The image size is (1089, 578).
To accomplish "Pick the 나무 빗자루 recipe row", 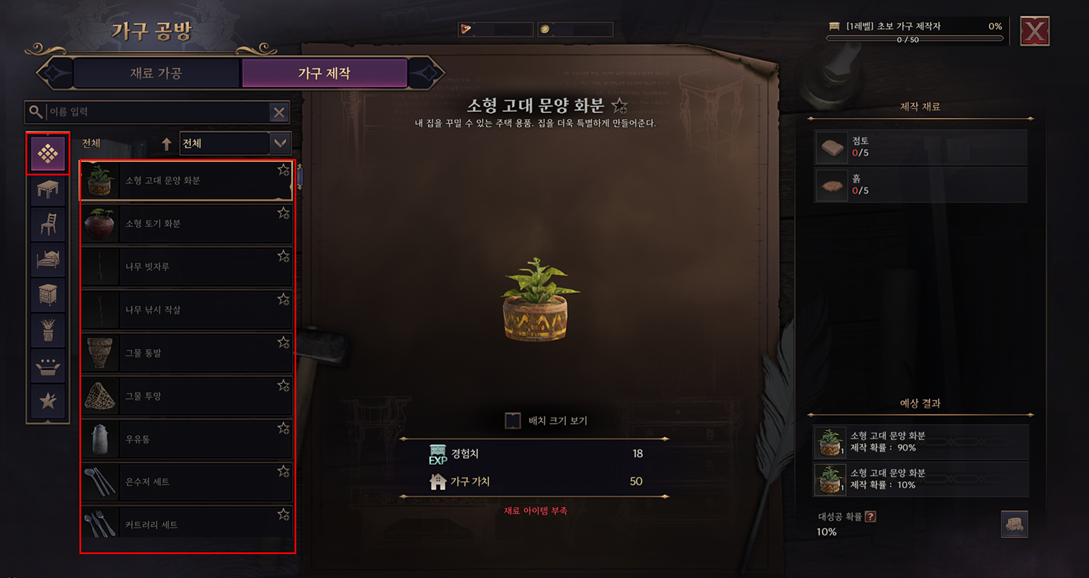I will (x=186, y=267).
